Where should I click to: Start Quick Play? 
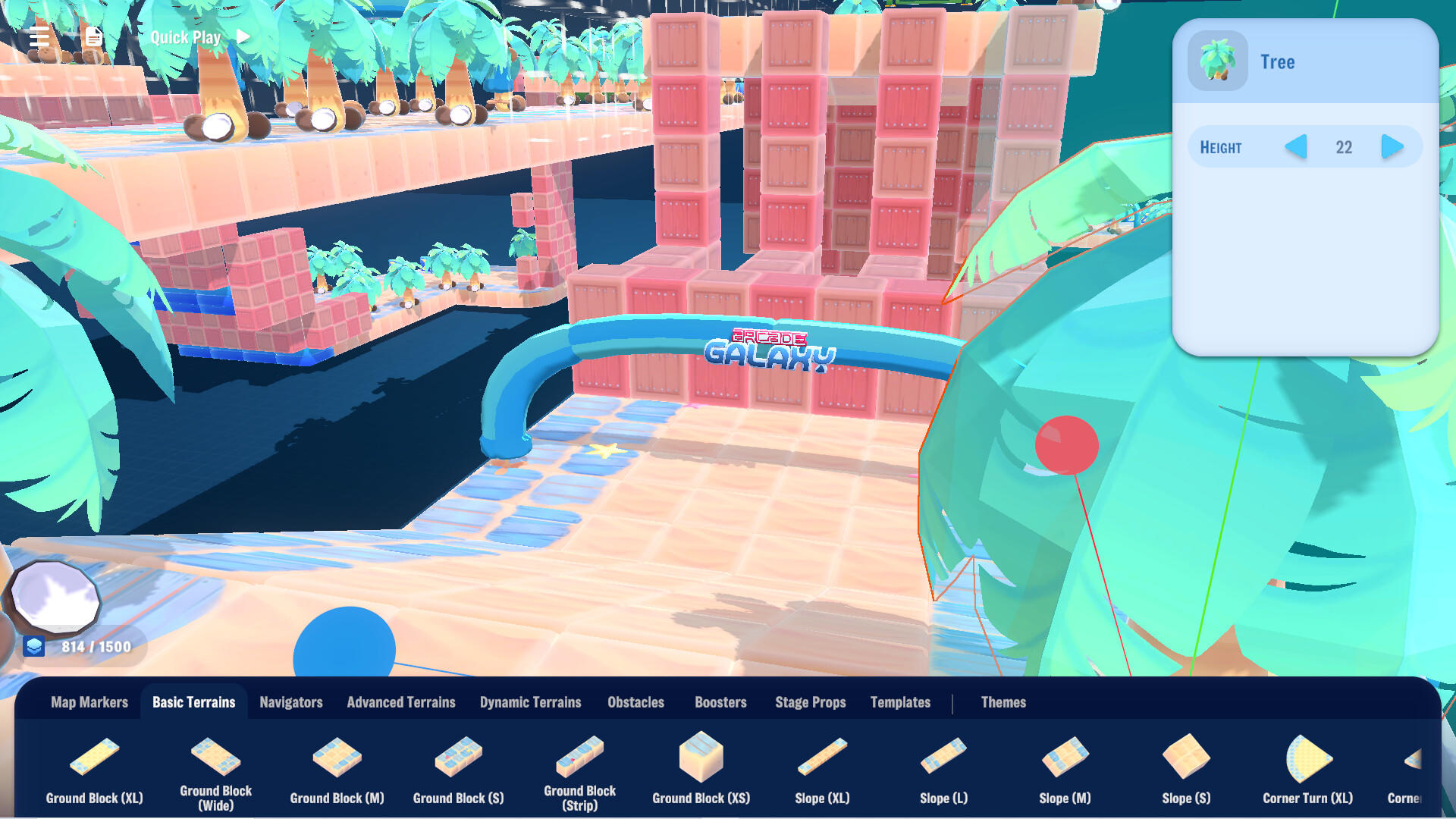[x=199, y=36]
